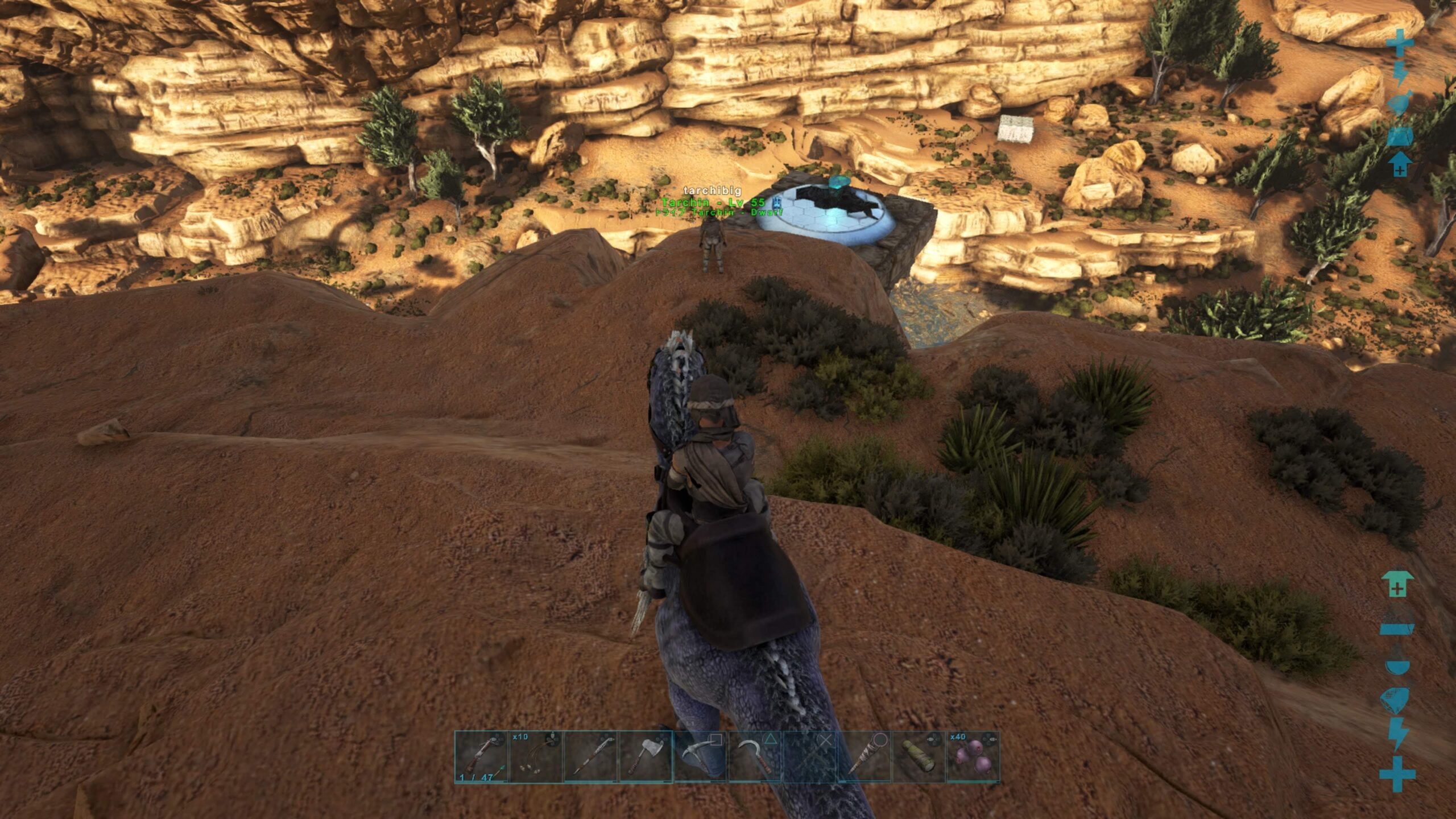
Task: Equip the sickle from the hotbar
Action: 755,758
